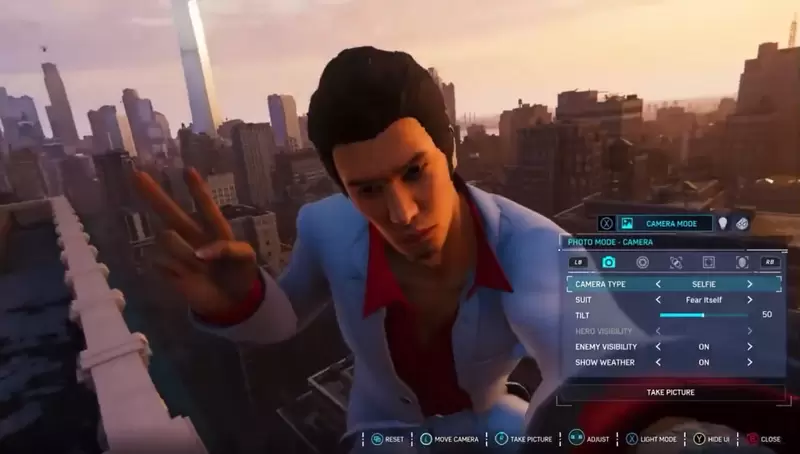Viewport: 800px width, 454px height.
Task: Change Show Weather using its left arrow
Action: tap(658, 362)
